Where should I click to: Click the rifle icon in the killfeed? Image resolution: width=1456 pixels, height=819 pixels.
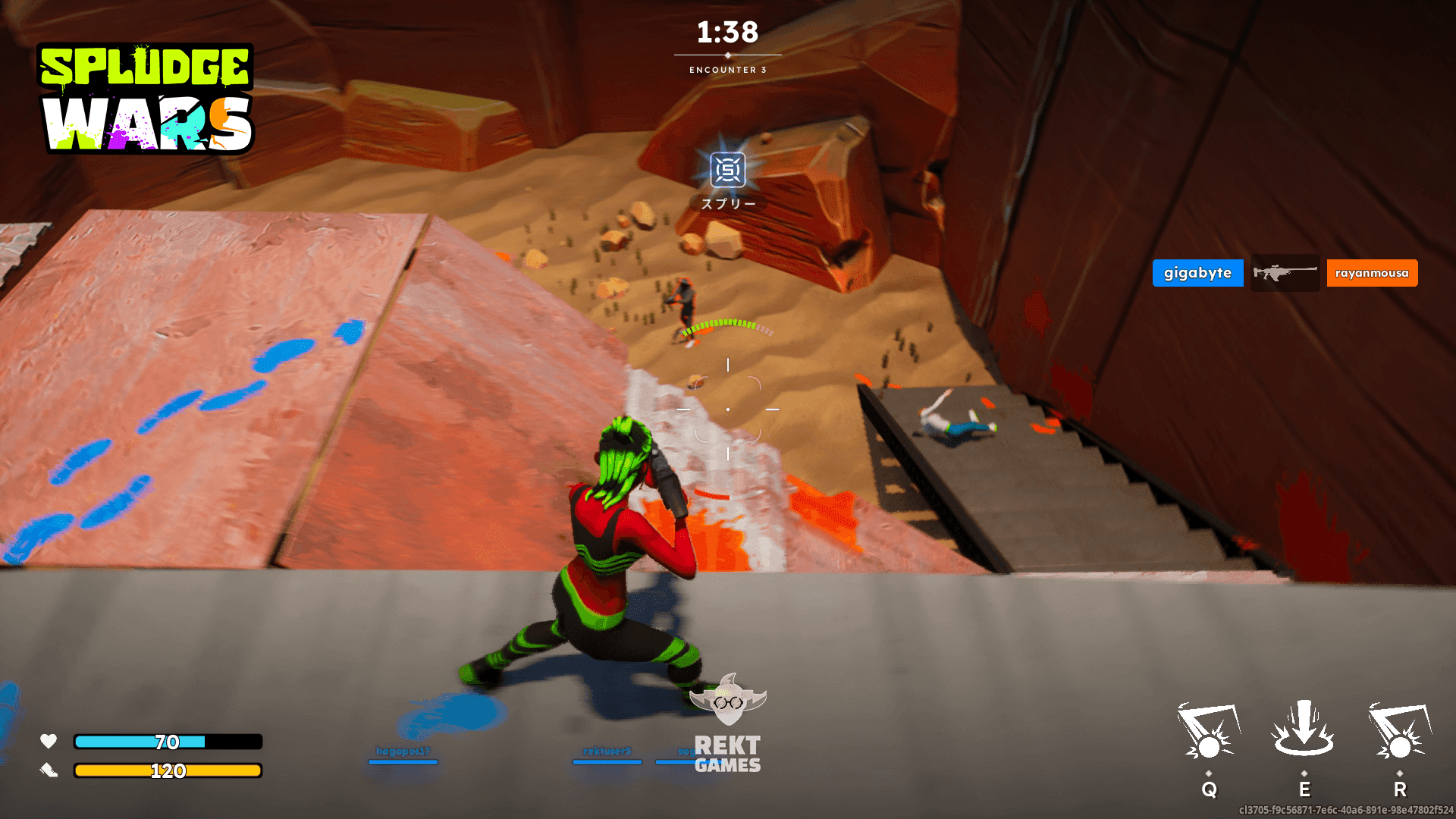[x=1285, y=272]
